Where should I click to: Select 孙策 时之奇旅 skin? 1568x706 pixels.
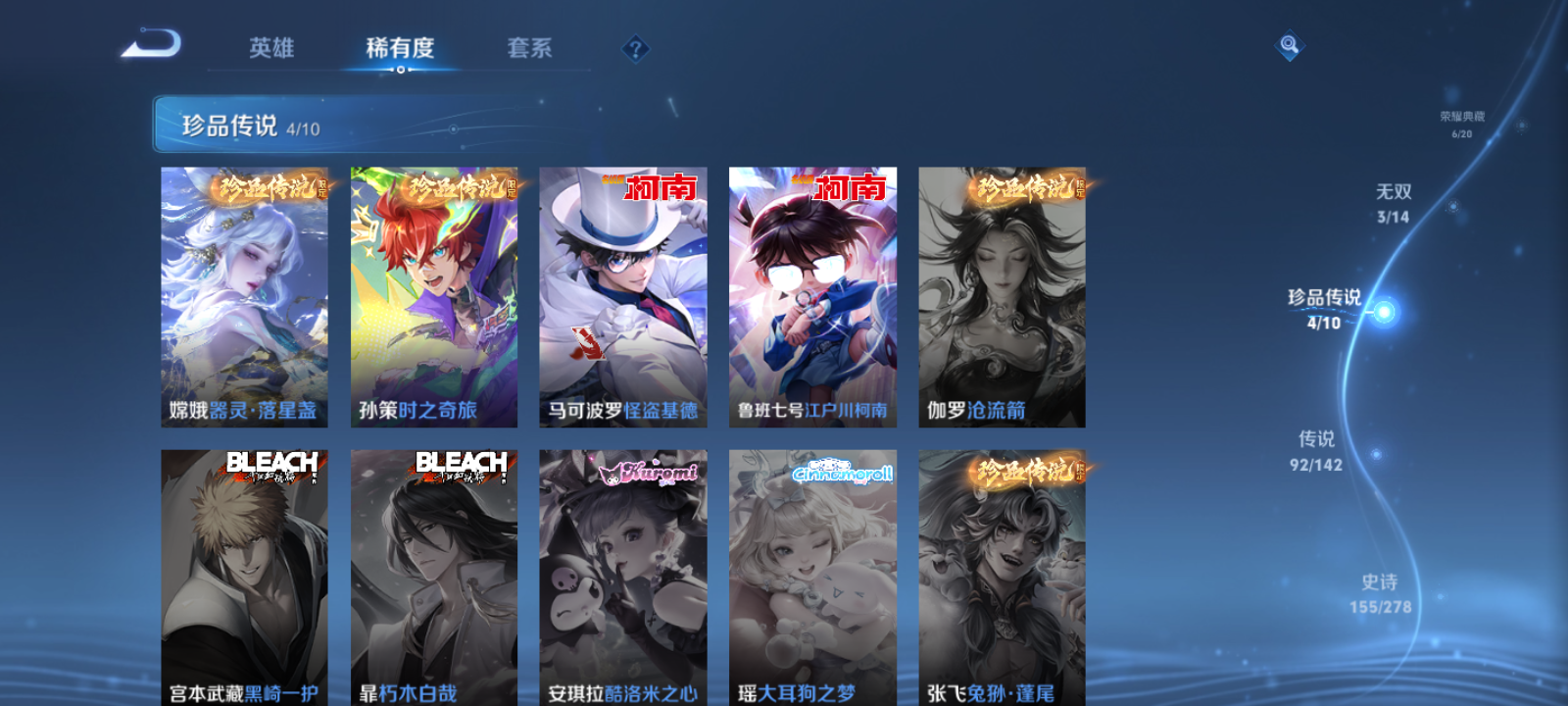pyautogui.click(x=436, y=296)
